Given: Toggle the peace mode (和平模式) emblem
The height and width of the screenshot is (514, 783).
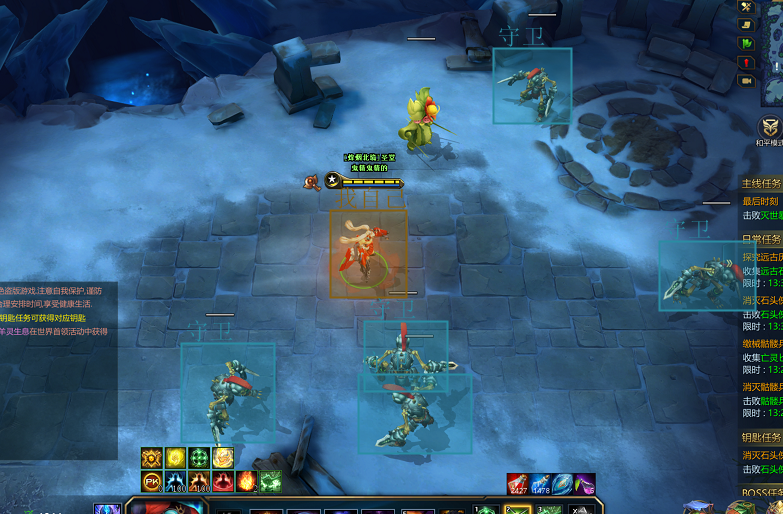Looking at the screenshot, I should pos(770,128).
